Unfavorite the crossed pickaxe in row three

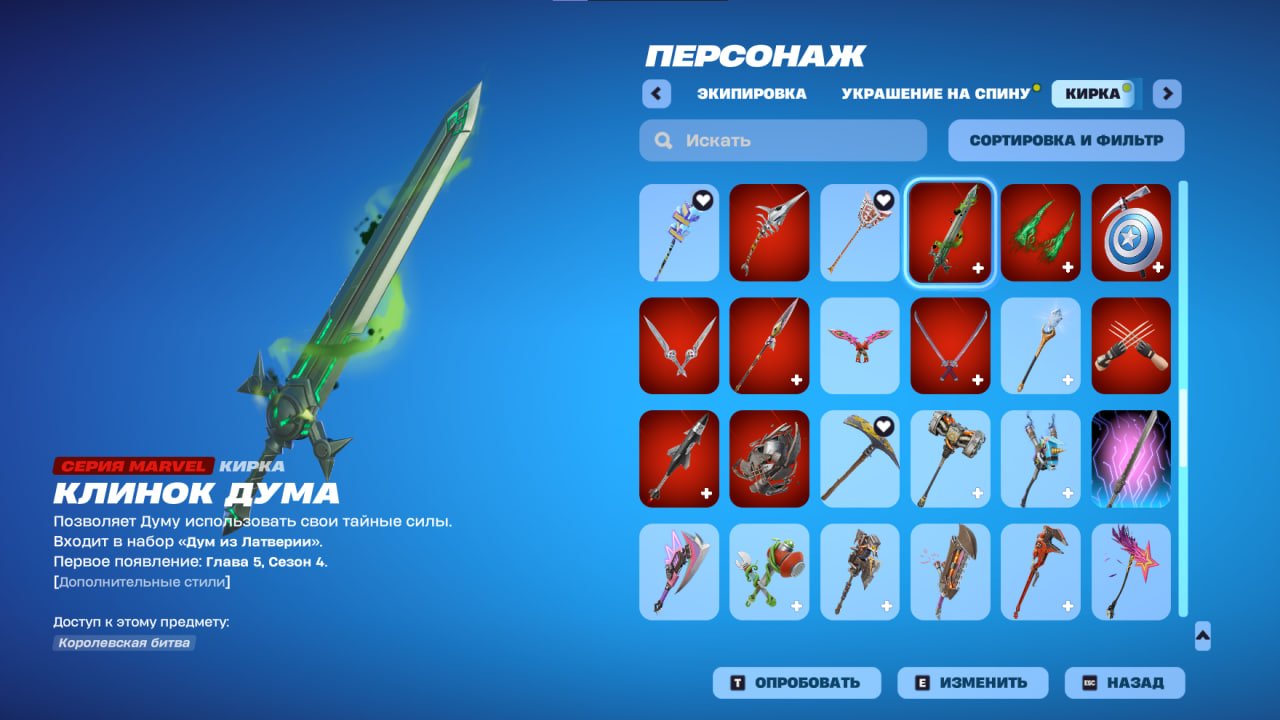coord(884,425)
